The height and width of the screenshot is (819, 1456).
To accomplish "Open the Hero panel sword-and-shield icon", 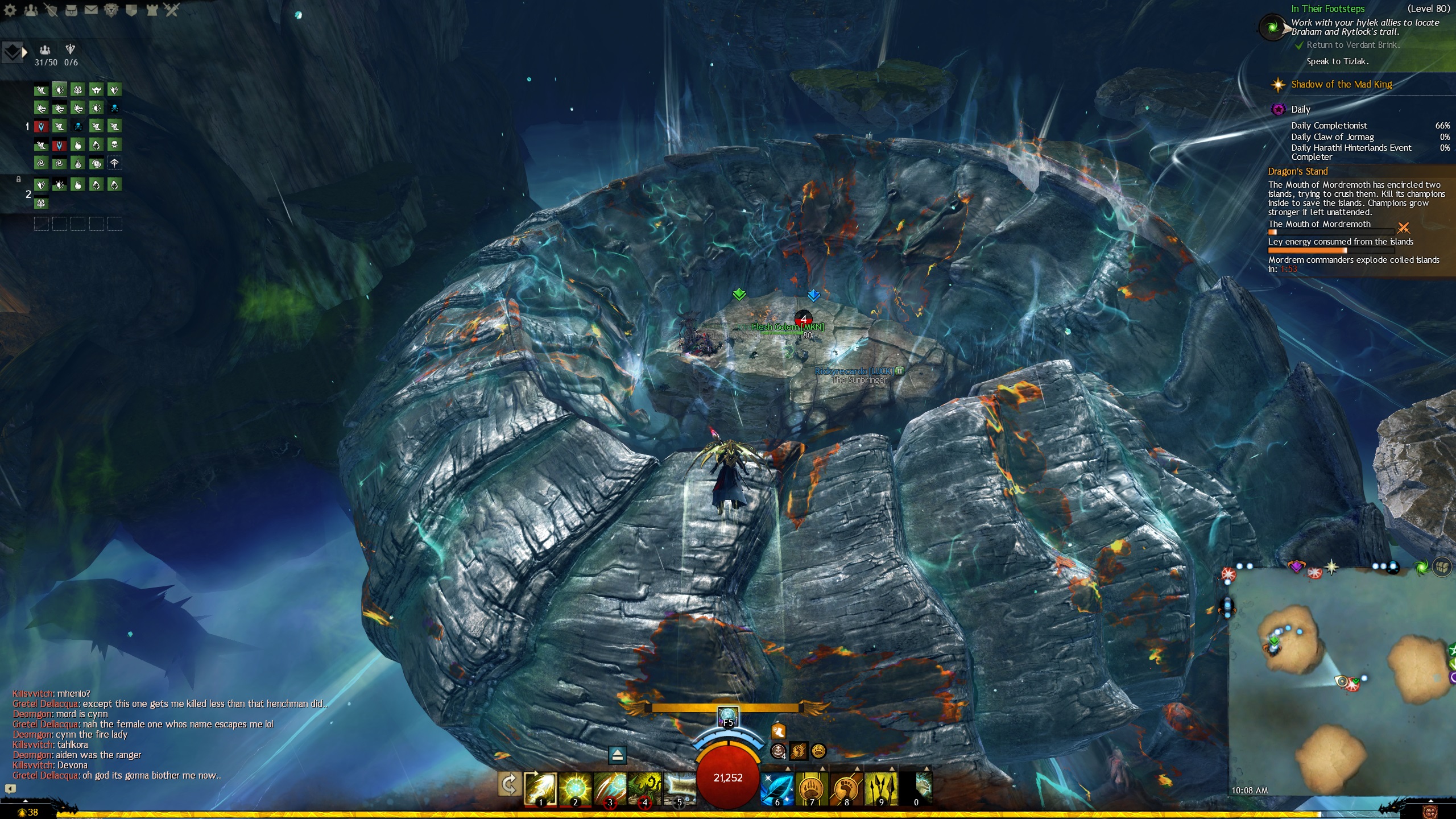I will coord(51,10).
